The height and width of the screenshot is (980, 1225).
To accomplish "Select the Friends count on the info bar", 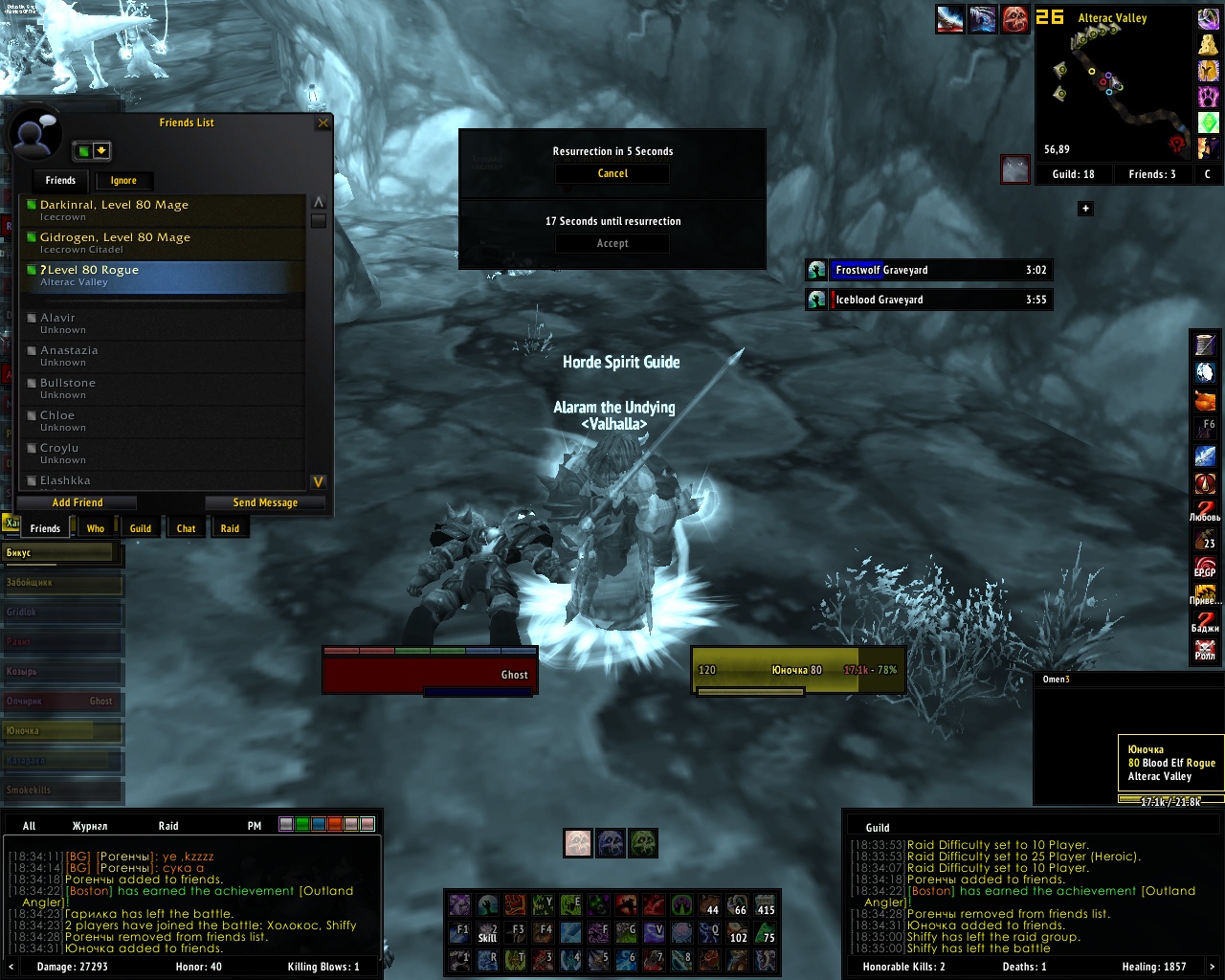I will [x=1151, y=174].
